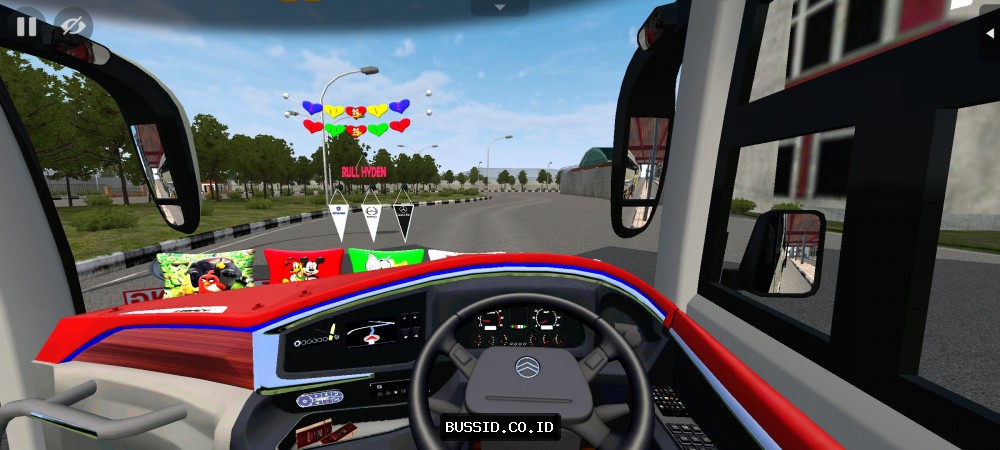
Task: Pause the game
Action: point(25,26)
